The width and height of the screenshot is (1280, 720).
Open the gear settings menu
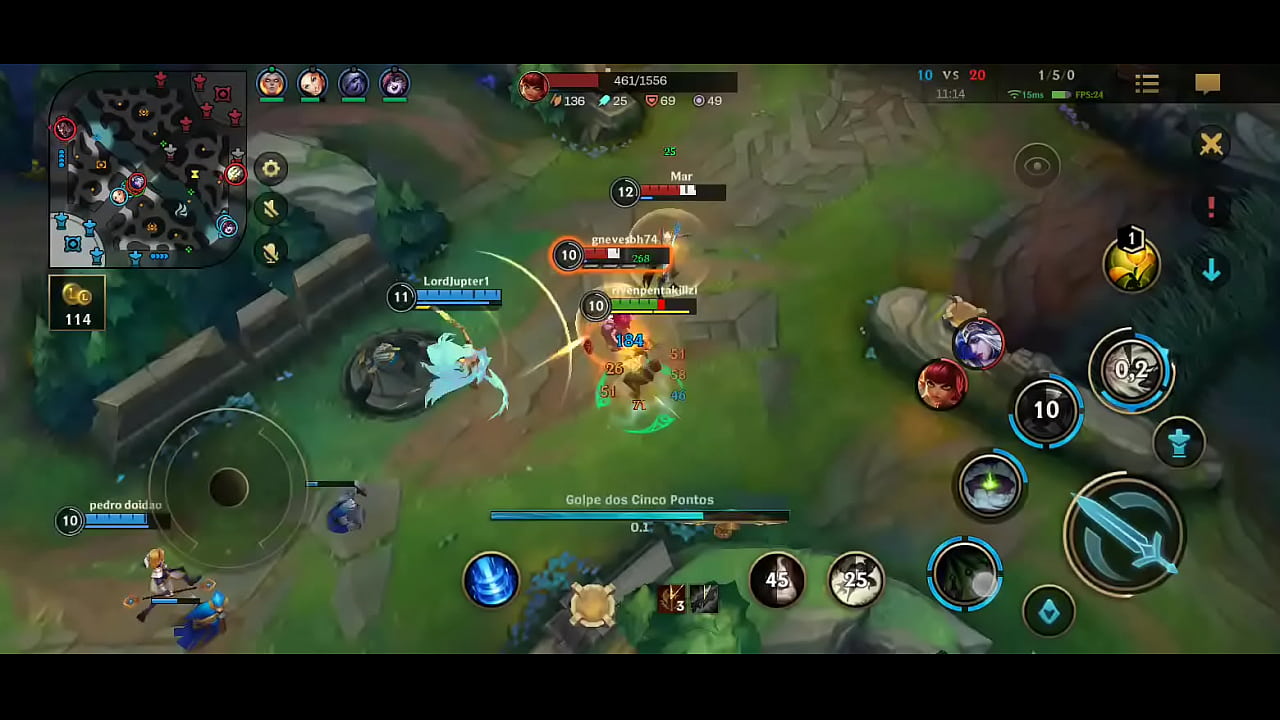point(270,168)
